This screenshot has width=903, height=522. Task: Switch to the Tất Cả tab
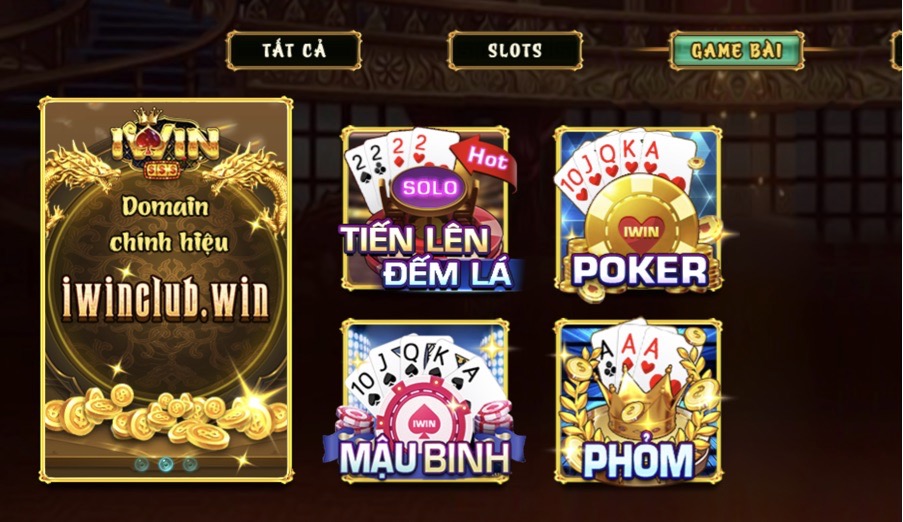[294, 50]
